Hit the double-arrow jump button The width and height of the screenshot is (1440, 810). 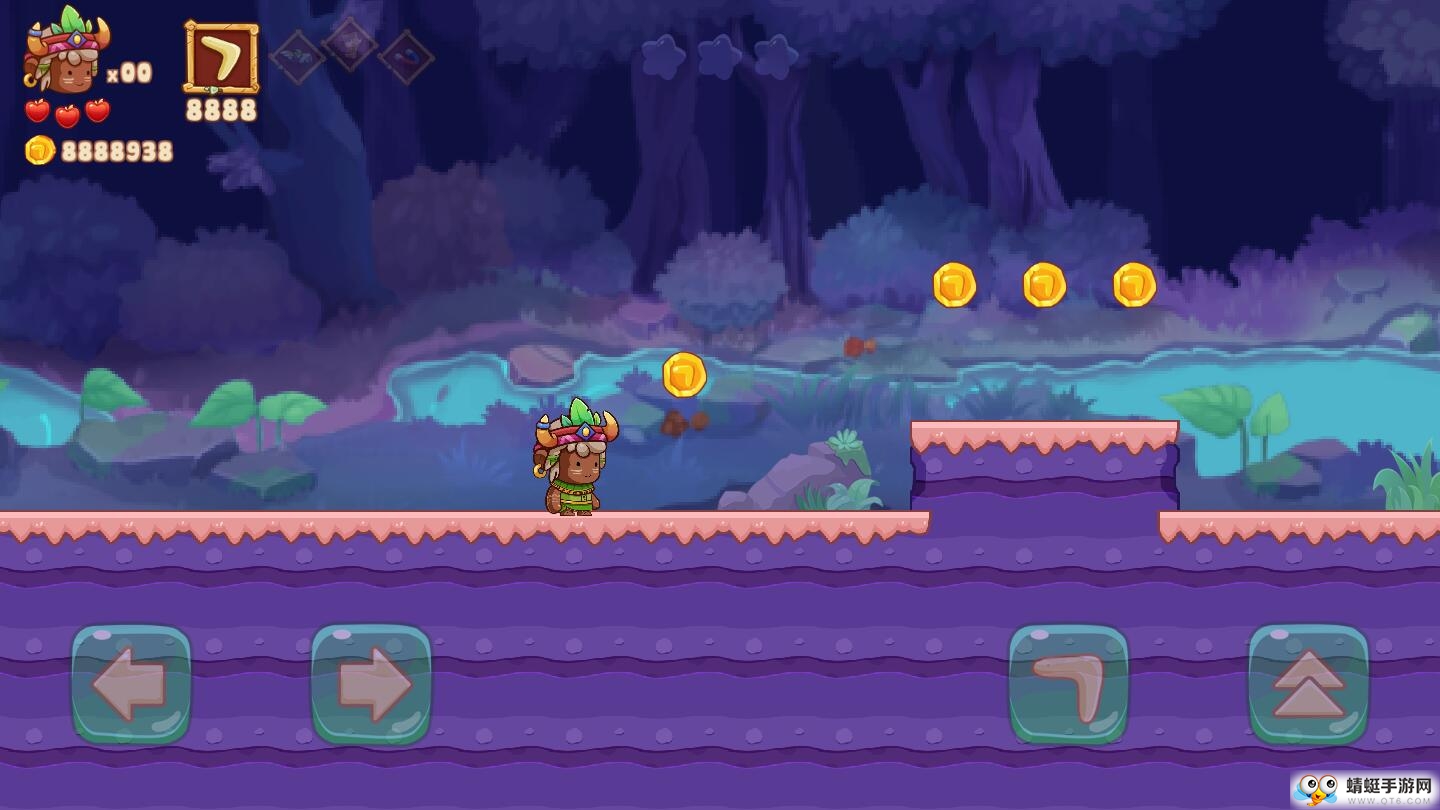(1308, 685)
